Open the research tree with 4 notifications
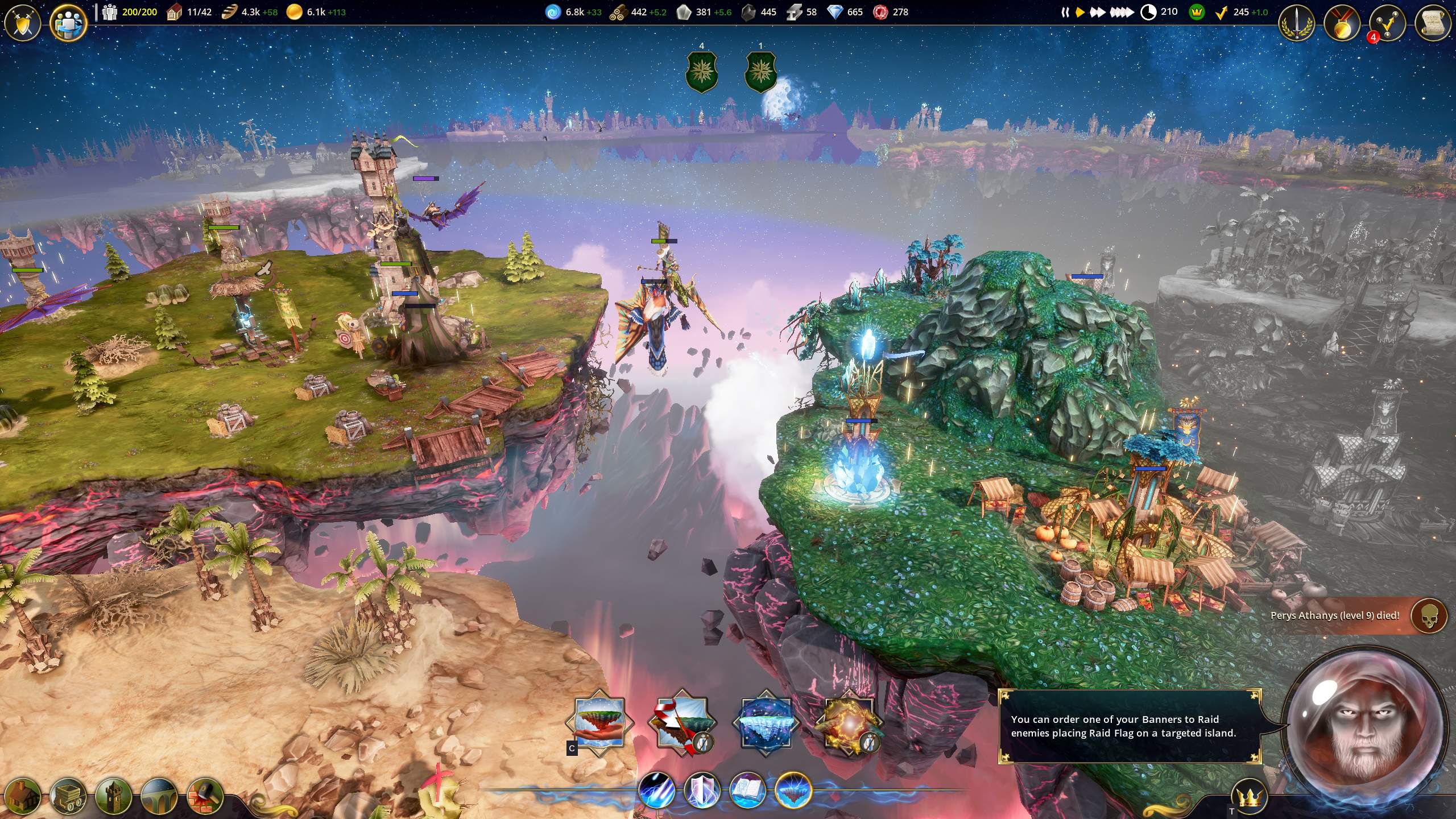The width and height of the screenshot is (1456, 819). coord(1387,23)
